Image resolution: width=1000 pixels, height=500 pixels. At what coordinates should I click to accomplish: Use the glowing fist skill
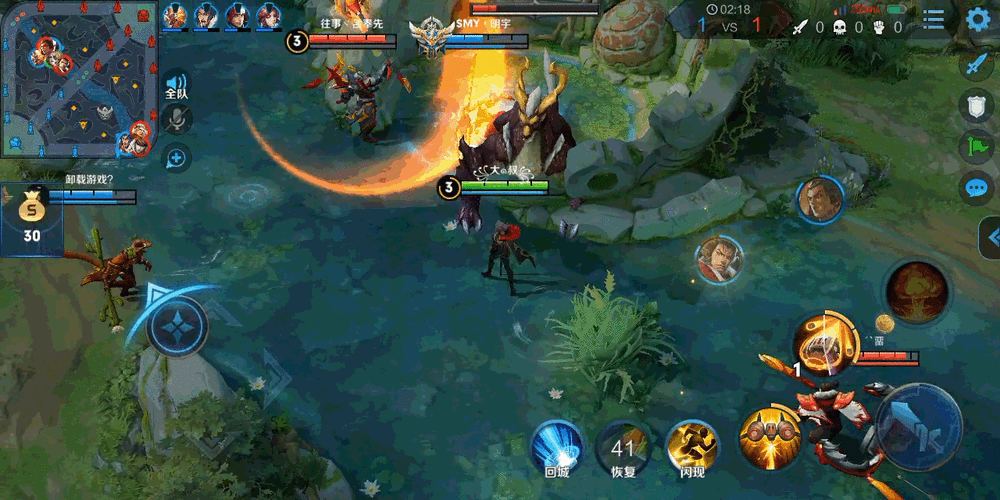tap(825, 343)
